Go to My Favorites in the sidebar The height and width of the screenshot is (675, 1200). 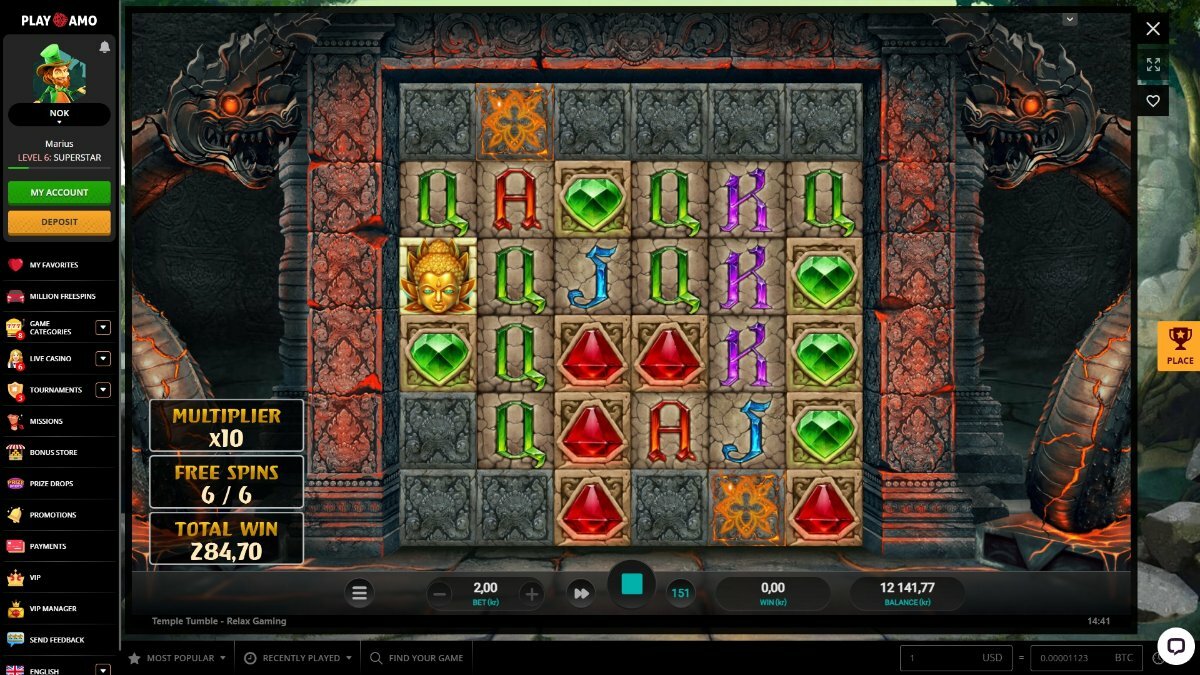pyautogui.click(x=54, y=265)
